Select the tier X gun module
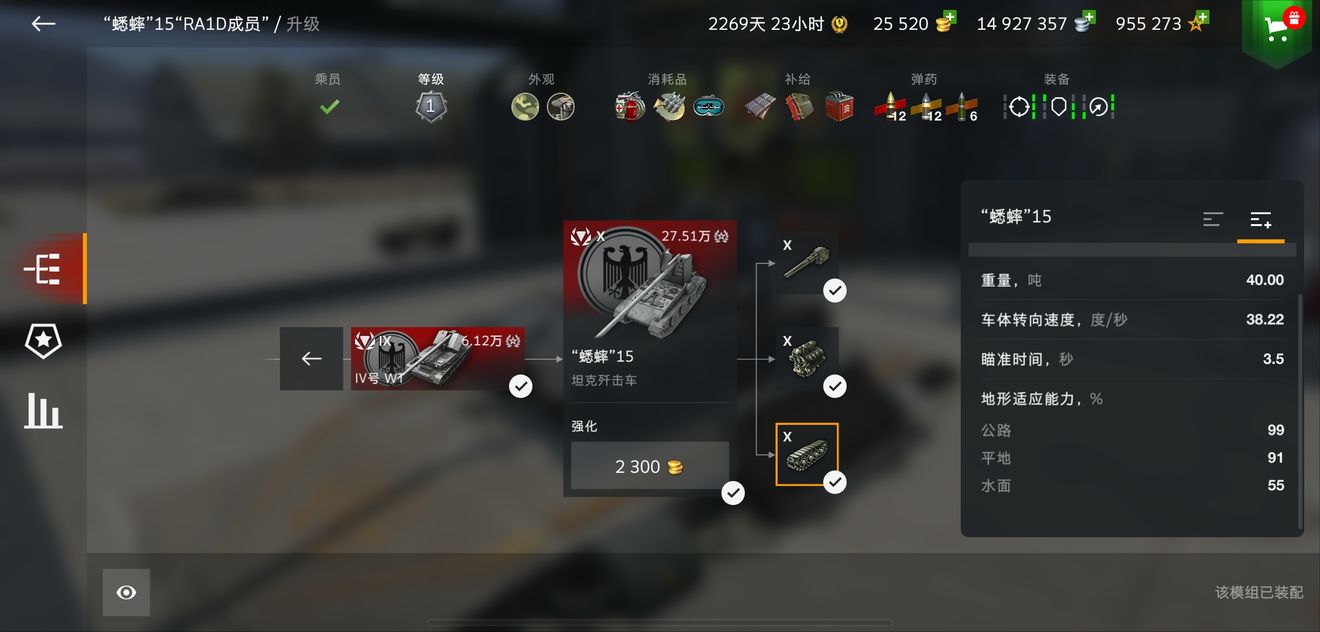1320x632 pixels. pyautogui.click(x=807, y=264)
